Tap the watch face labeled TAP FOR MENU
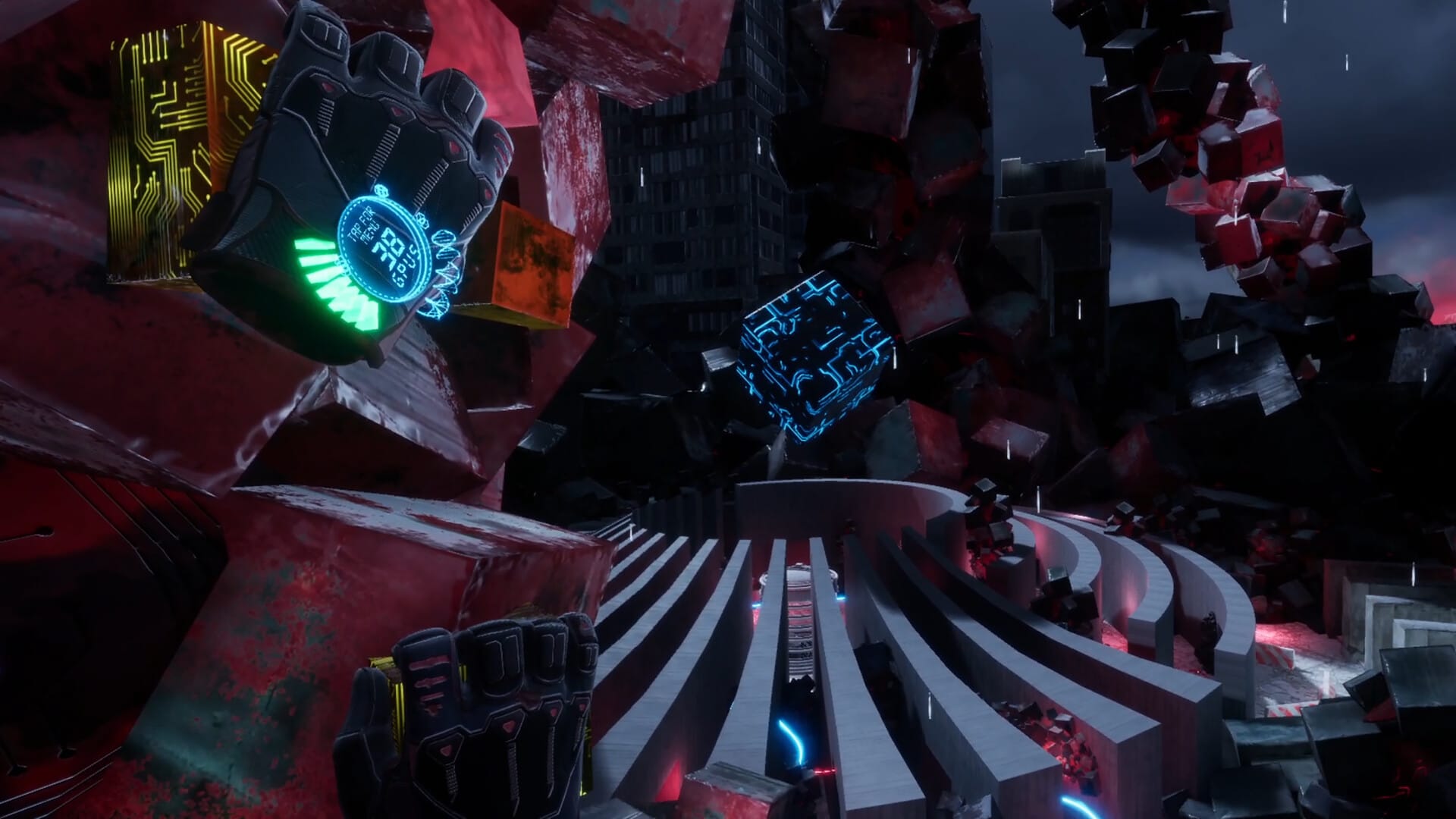 (364, 227)
